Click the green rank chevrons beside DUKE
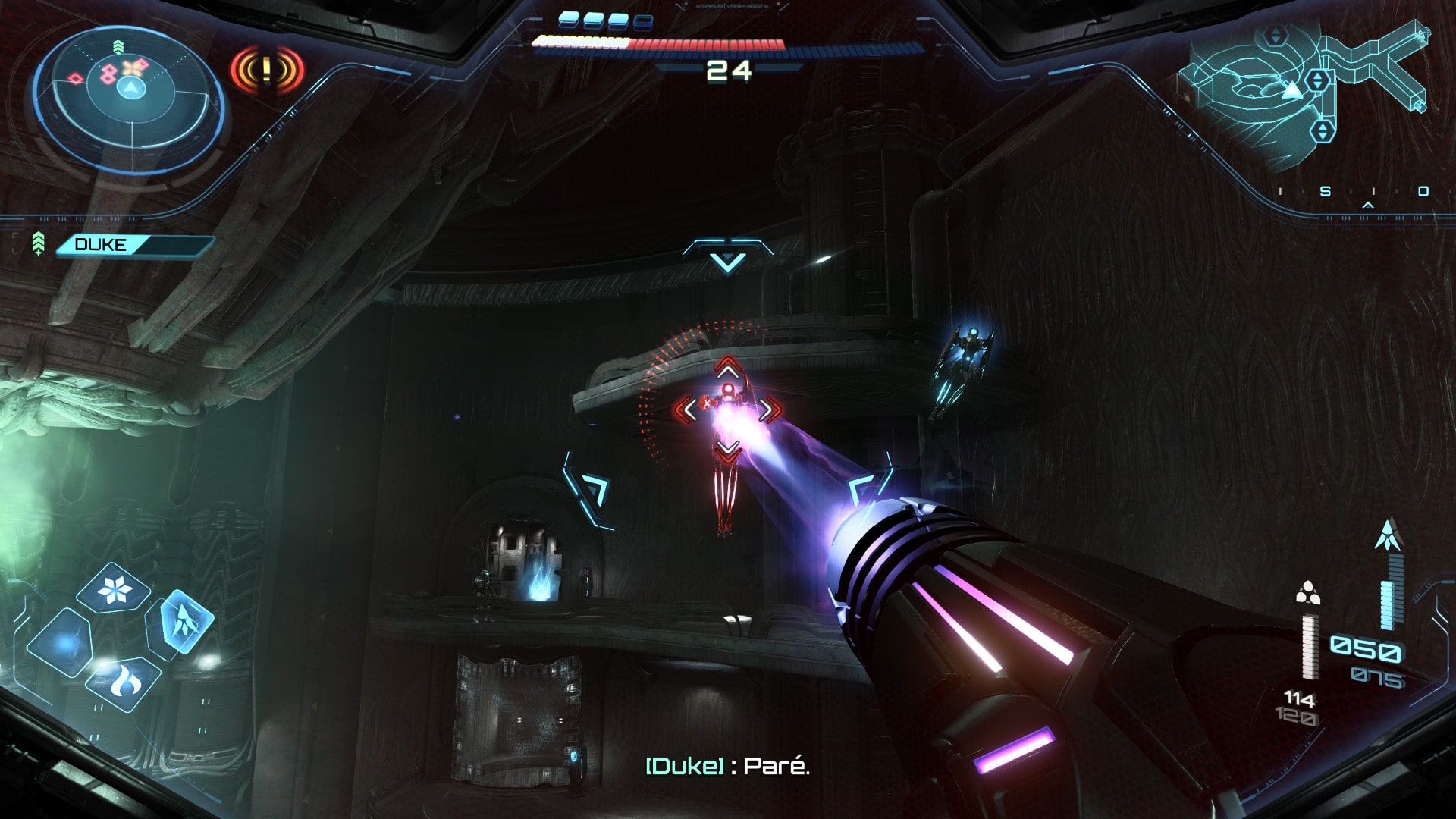The width and height of the screenshot is (1456, 819). (x=38, y=244)
